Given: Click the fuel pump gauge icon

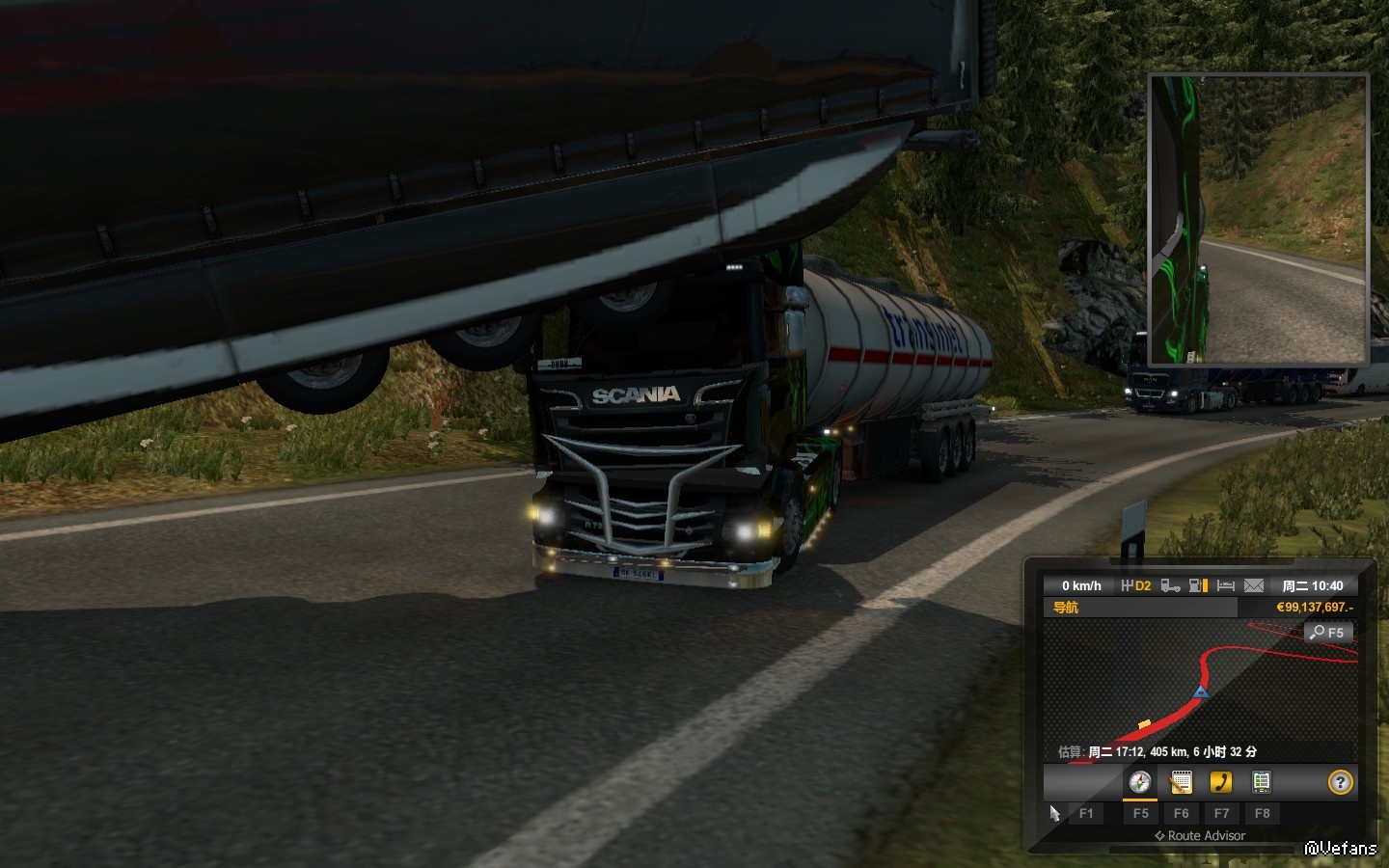Looking at the screenshot, I should point(1199,585).
